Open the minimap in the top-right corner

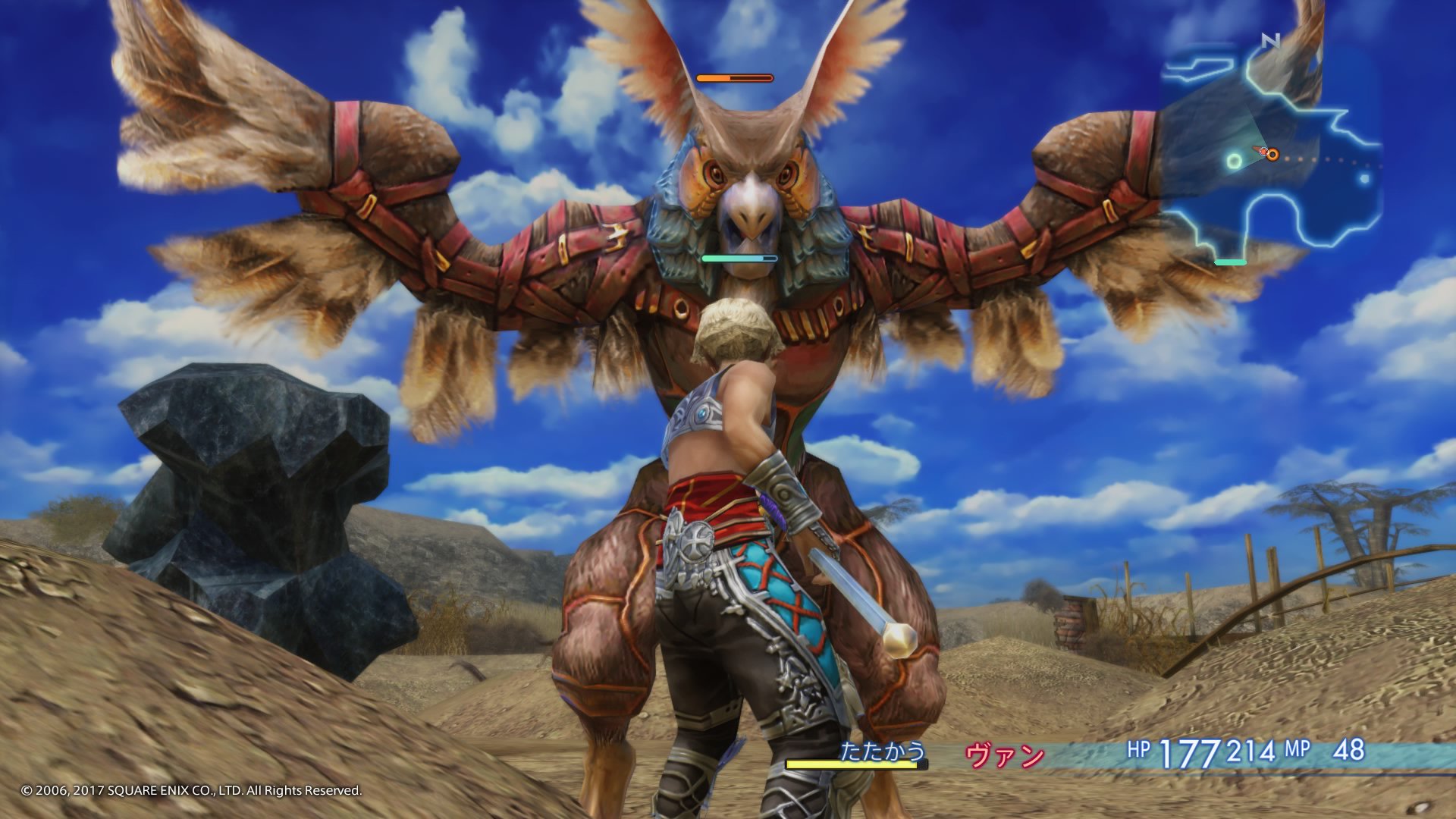tap(1289, 152)
